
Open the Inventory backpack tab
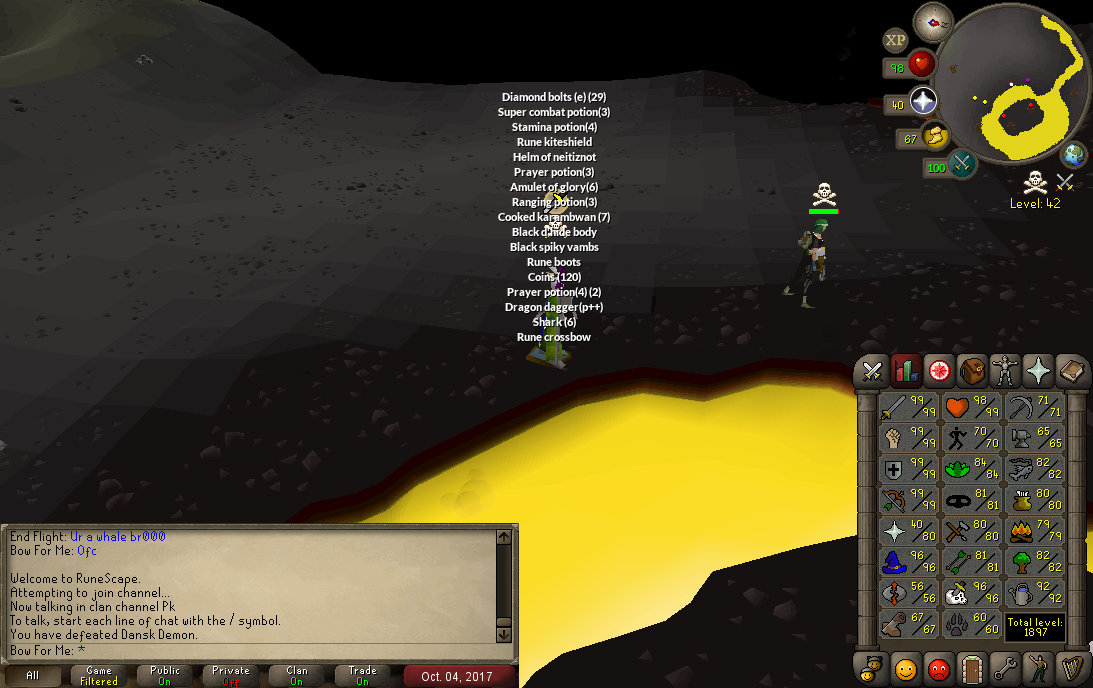tap(972, 371)
